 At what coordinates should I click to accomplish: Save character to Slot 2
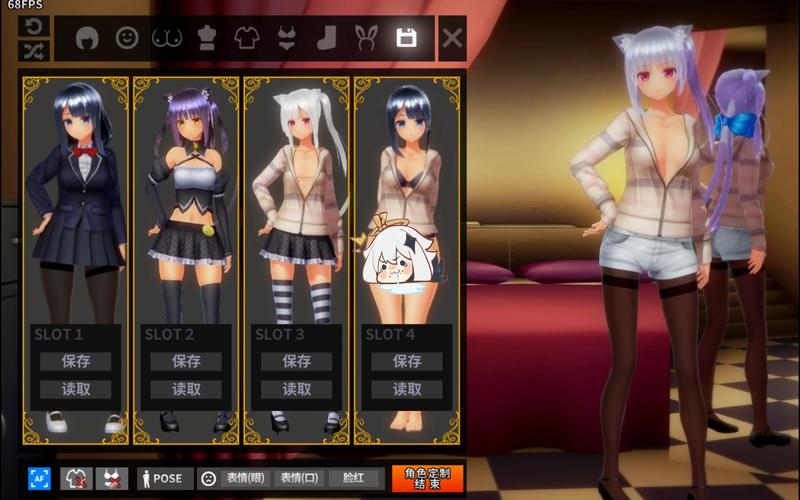pos(186,361)
